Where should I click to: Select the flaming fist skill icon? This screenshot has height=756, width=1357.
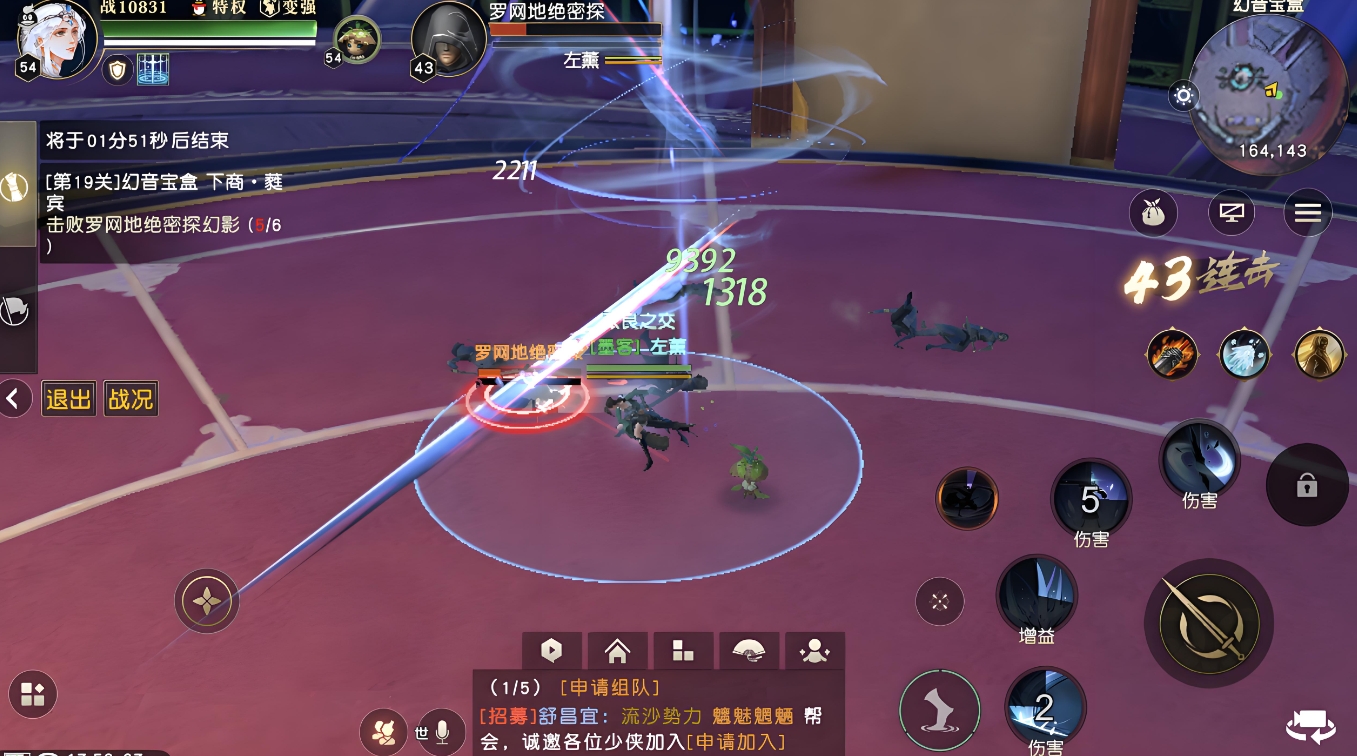tap(1172, 354)
